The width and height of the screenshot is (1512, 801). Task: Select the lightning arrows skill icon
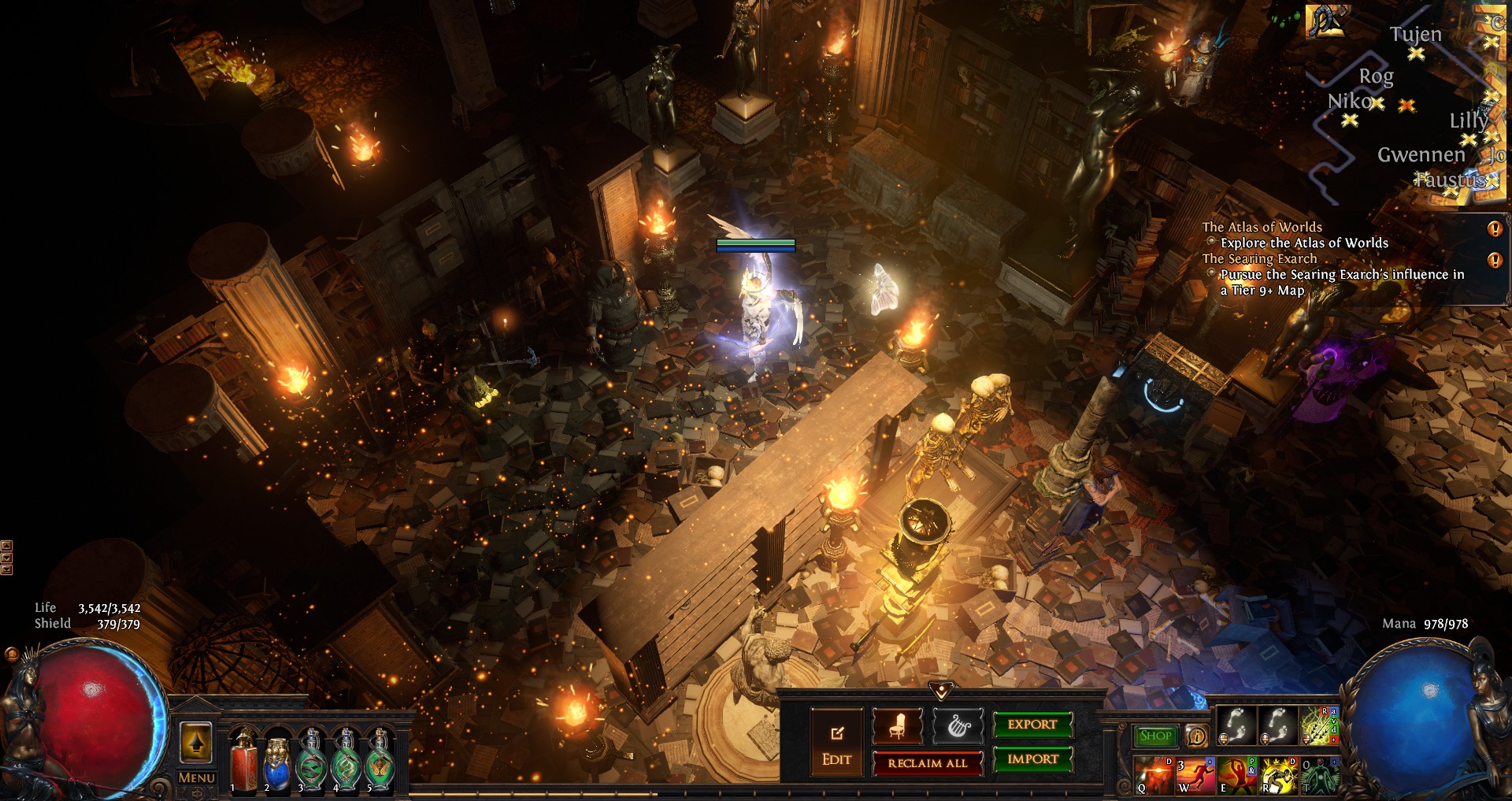click(x=1318, y=725)
